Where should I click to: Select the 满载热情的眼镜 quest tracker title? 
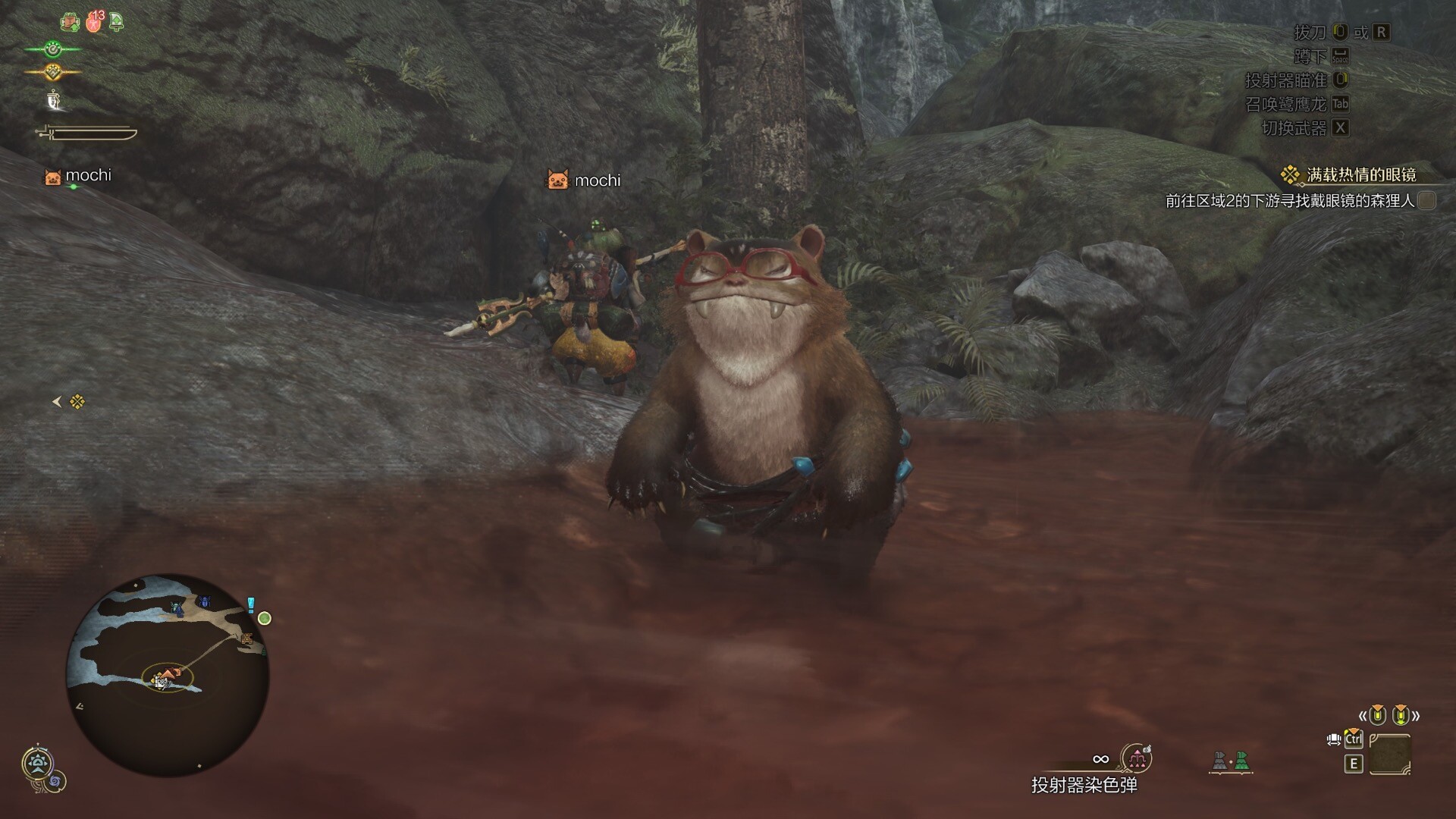(1361, 175)
